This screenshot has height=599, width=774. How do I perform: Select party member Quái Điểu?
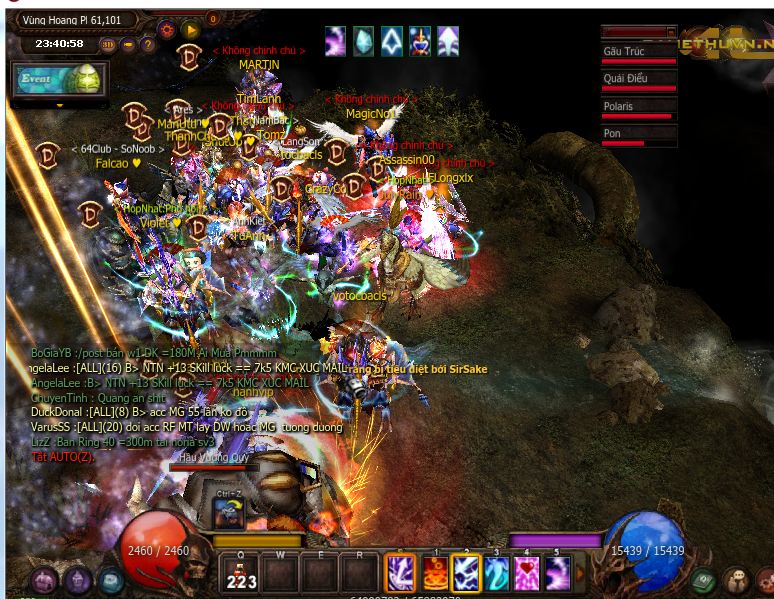click(x=639, y=81)
